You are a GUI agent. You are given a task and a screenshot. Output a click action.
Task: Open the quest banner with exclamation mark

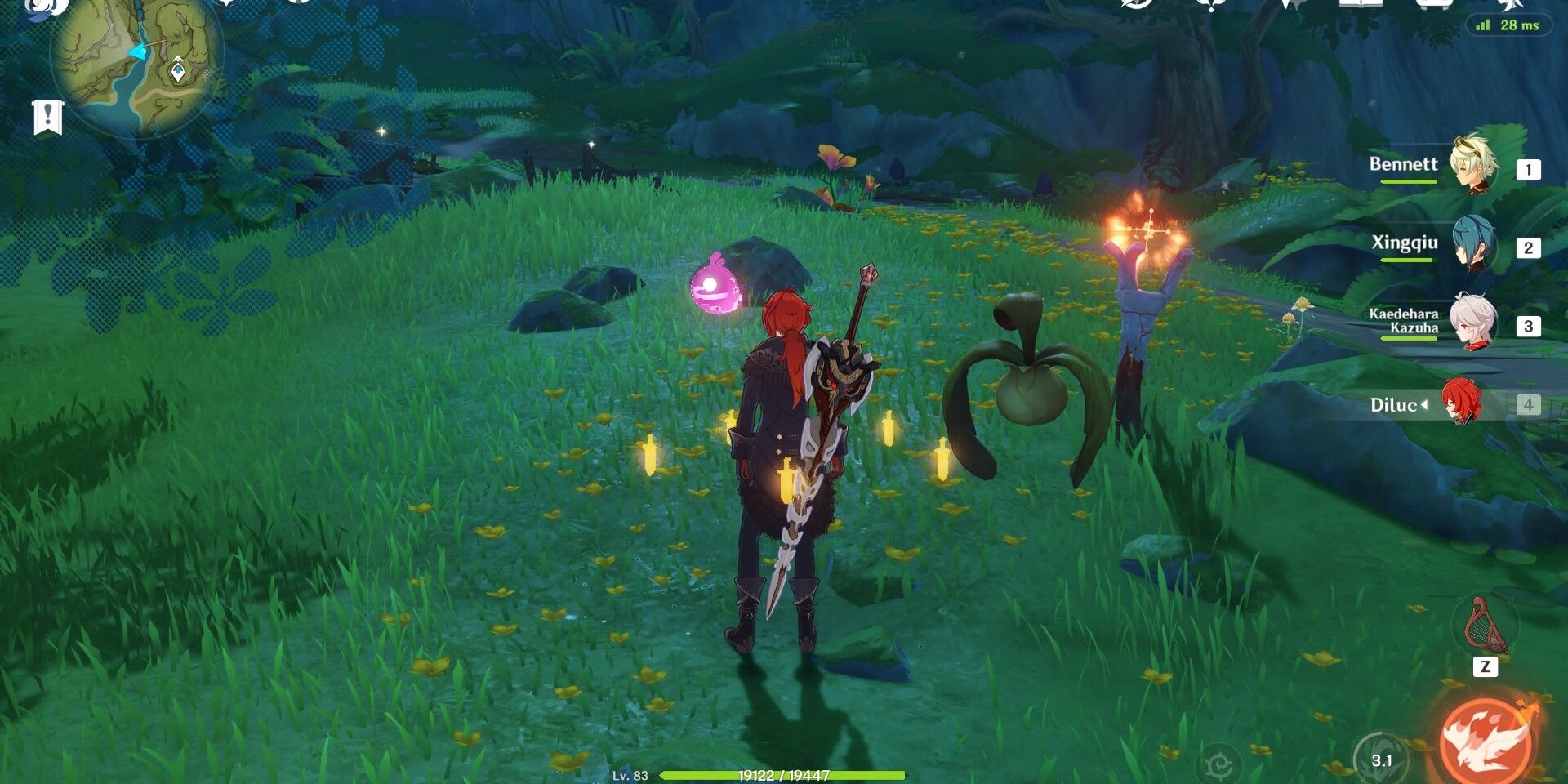pos(47,118)
